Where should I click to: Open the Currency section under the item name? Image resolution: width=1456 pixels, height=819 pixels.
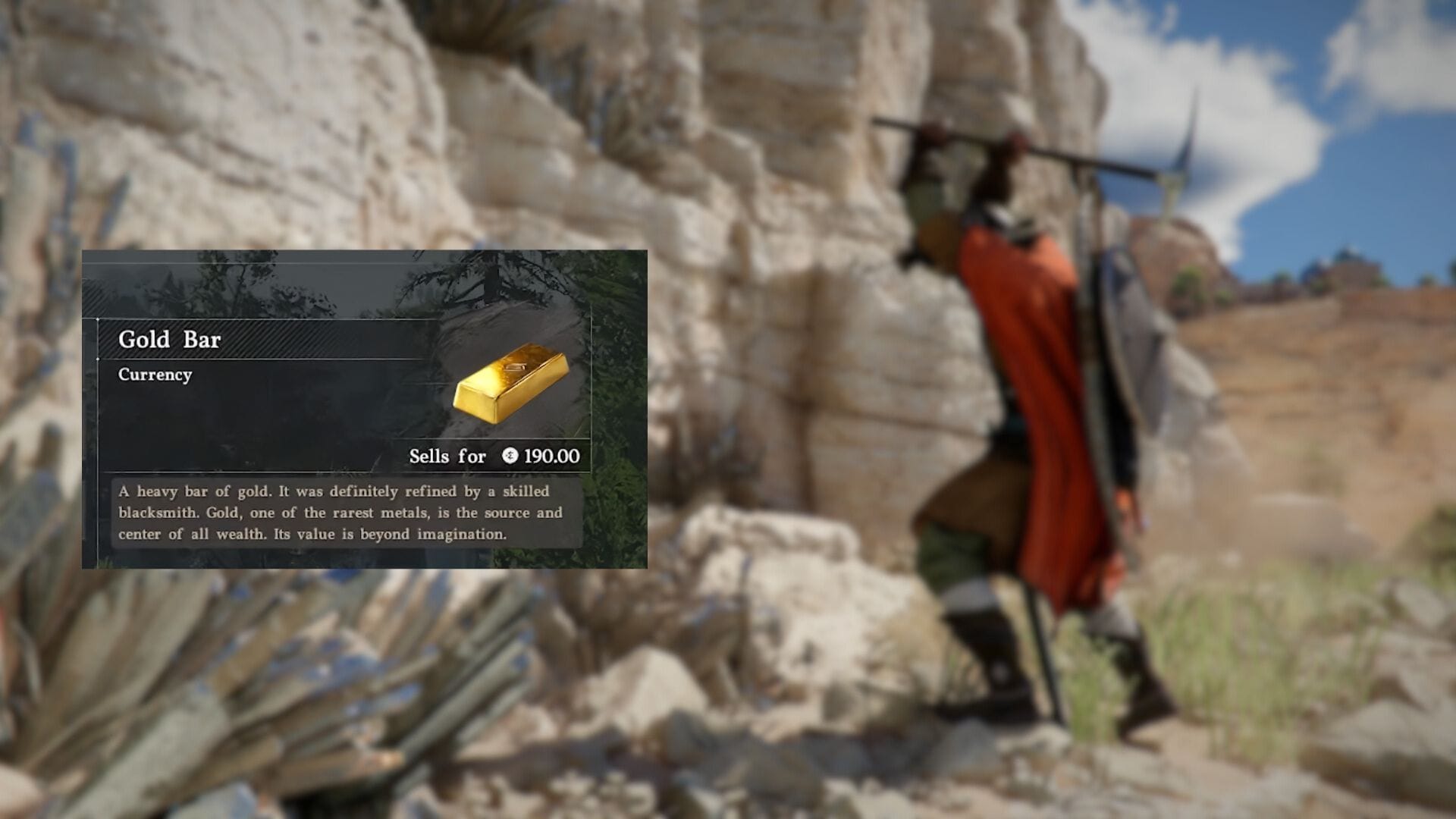coord(154,374)
